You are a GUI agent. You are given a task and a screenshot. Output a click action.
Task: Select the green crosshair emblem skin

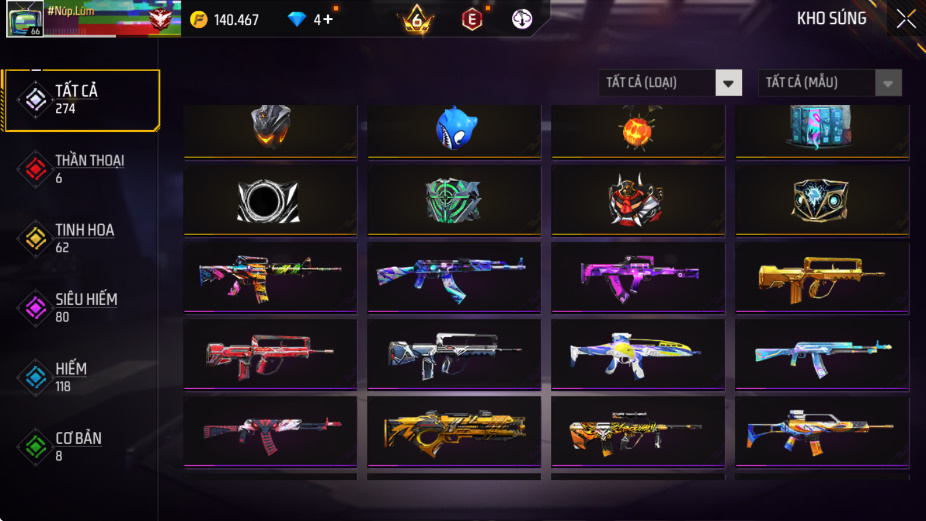coord(454,200)
